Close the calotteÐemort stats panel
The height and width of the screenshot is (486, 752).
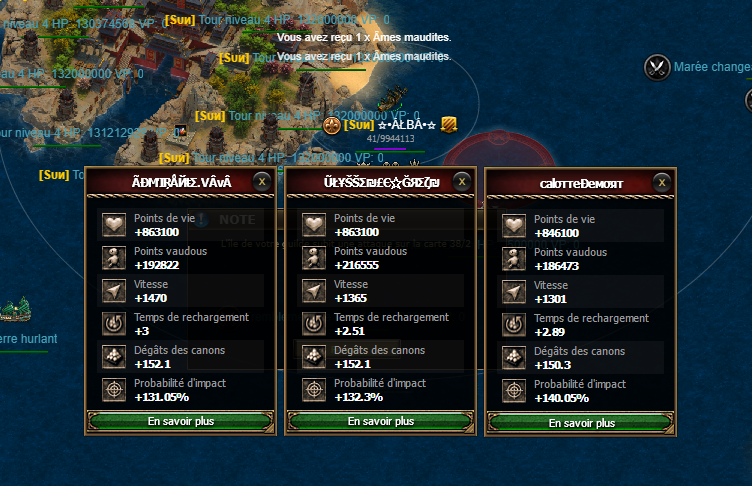point(662,183)
